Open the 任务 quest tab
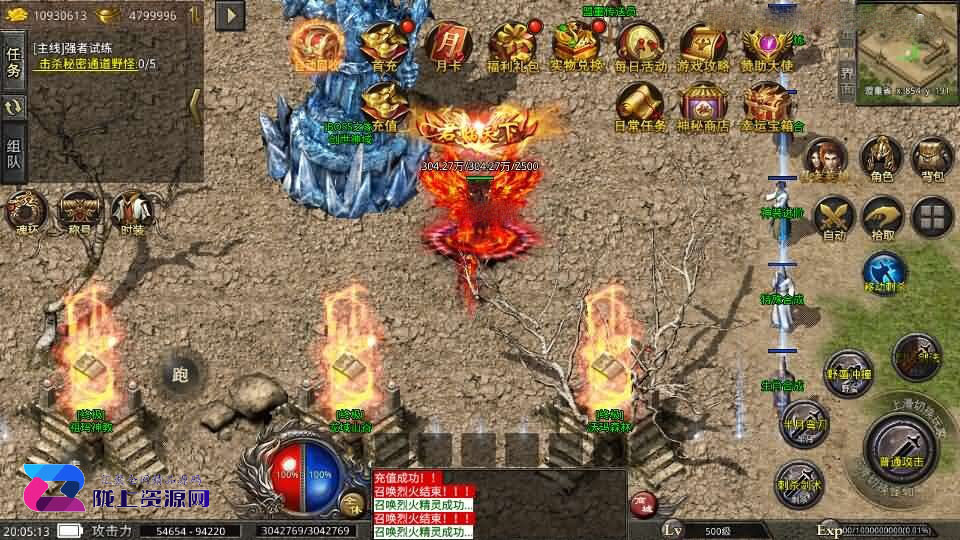Viewport: 960px width, 540px height. point(14,62)
